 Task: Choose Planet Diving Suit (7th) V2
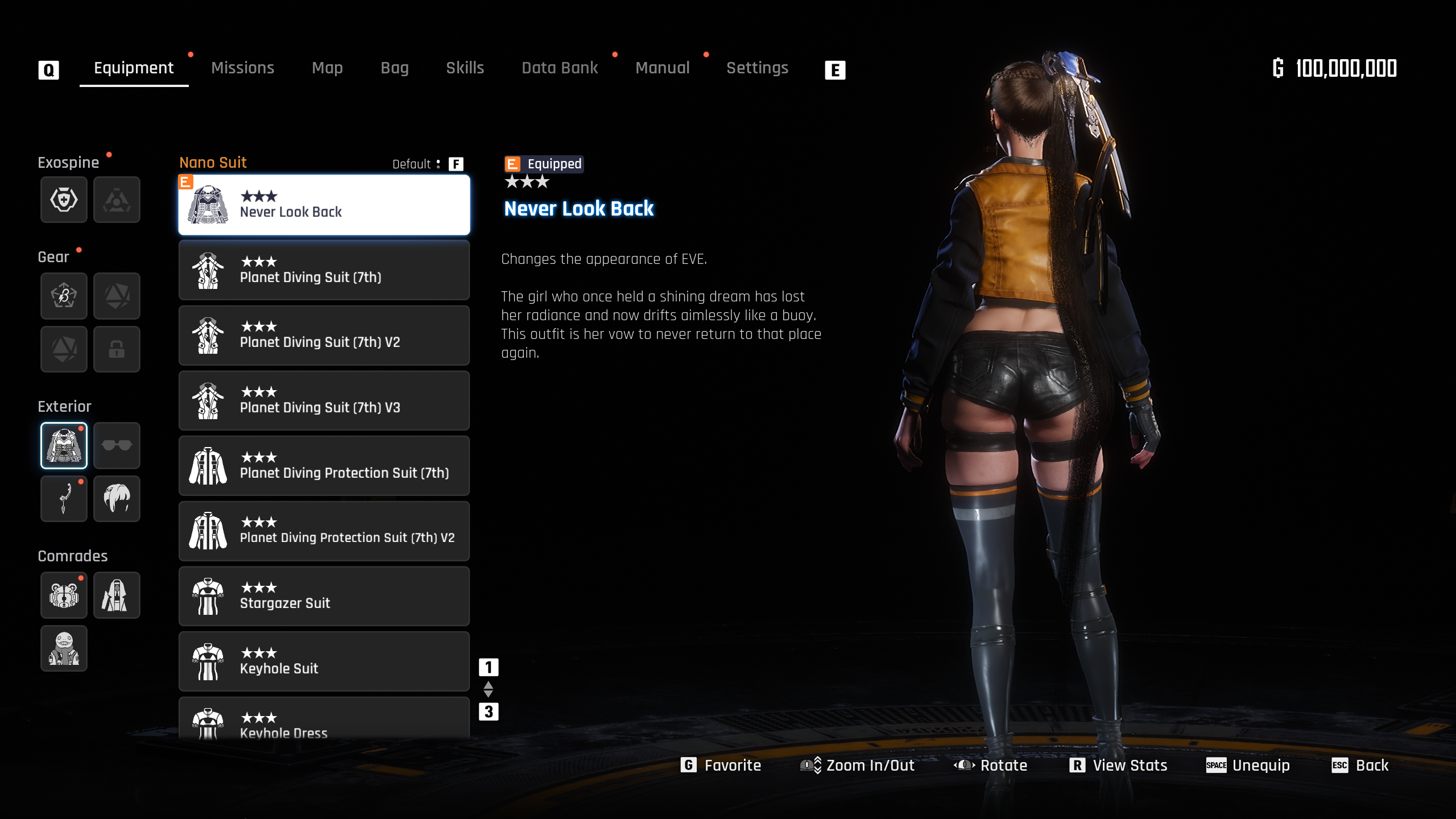(324, 336)
